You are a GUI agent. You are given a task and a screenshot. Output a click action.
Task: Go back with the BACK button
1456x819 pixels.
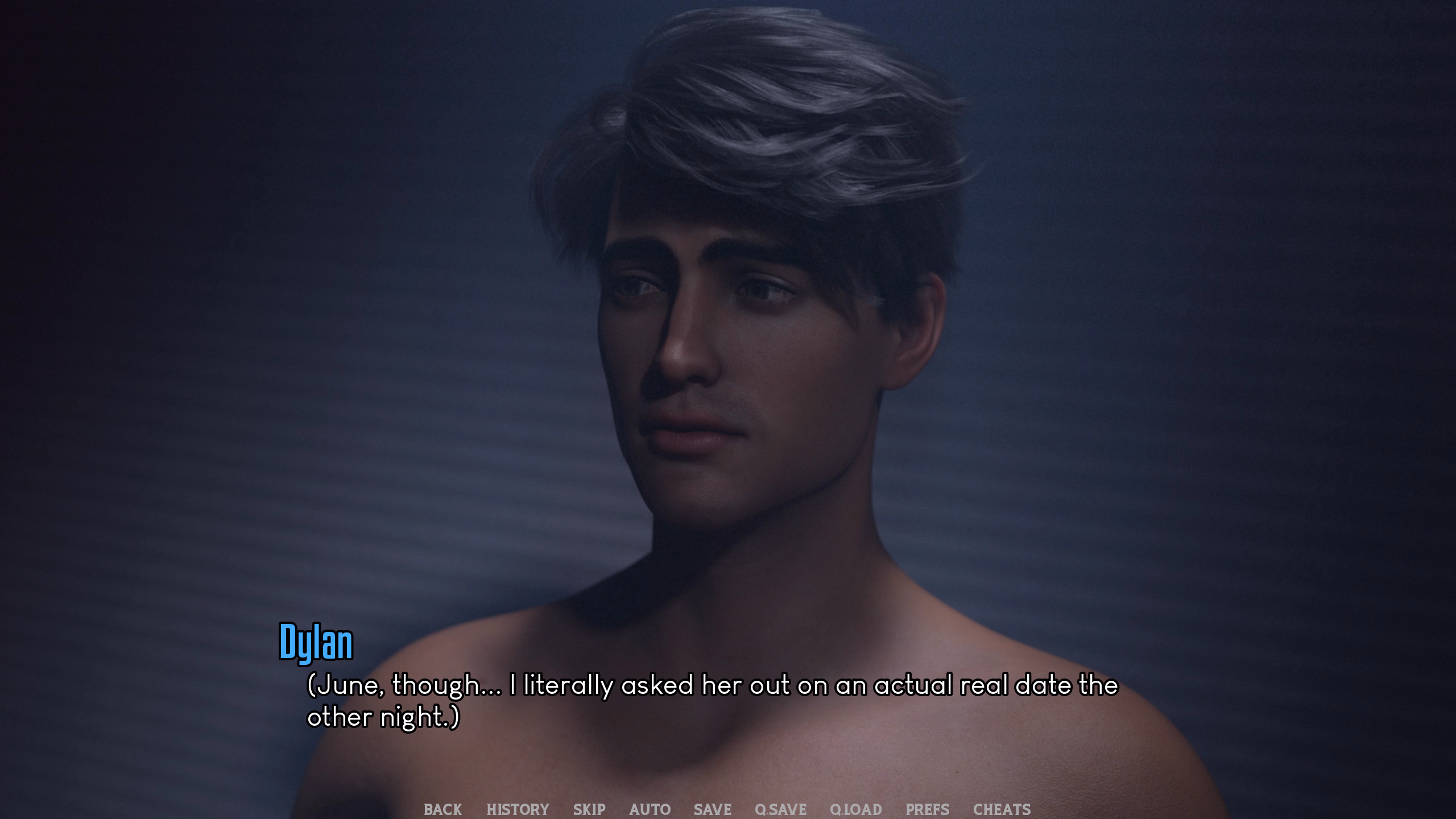(x=442, y=809)
